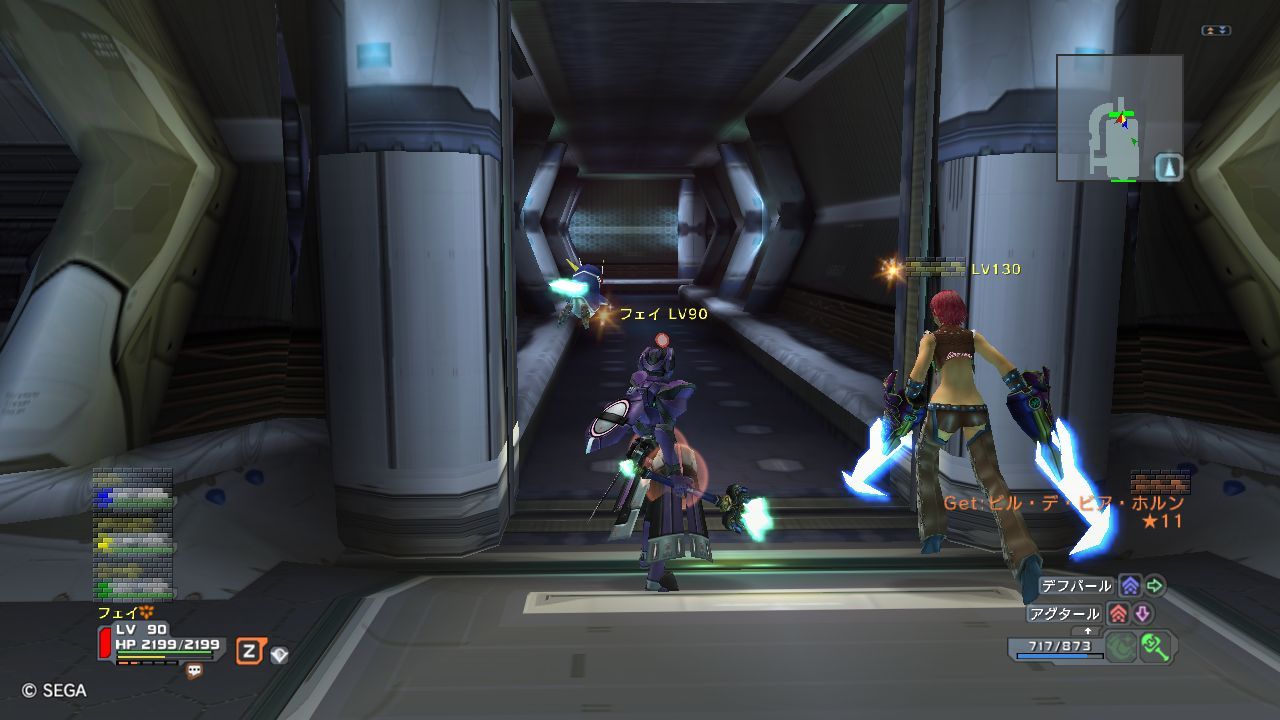1280x720 pixels.
Task: Activate the red chevron attack buff icon
Action: tap(1119, 613)
